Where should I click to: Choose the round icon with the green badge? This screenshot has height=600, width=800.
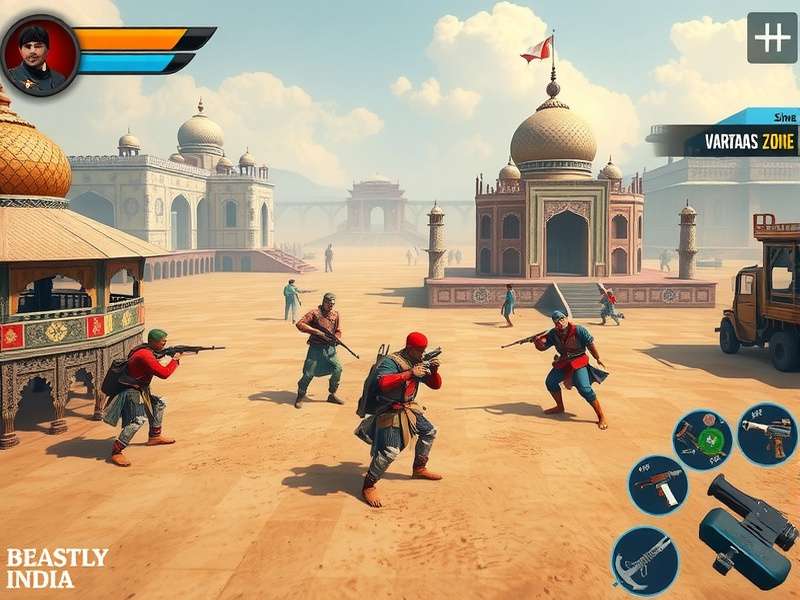[703, 439]
